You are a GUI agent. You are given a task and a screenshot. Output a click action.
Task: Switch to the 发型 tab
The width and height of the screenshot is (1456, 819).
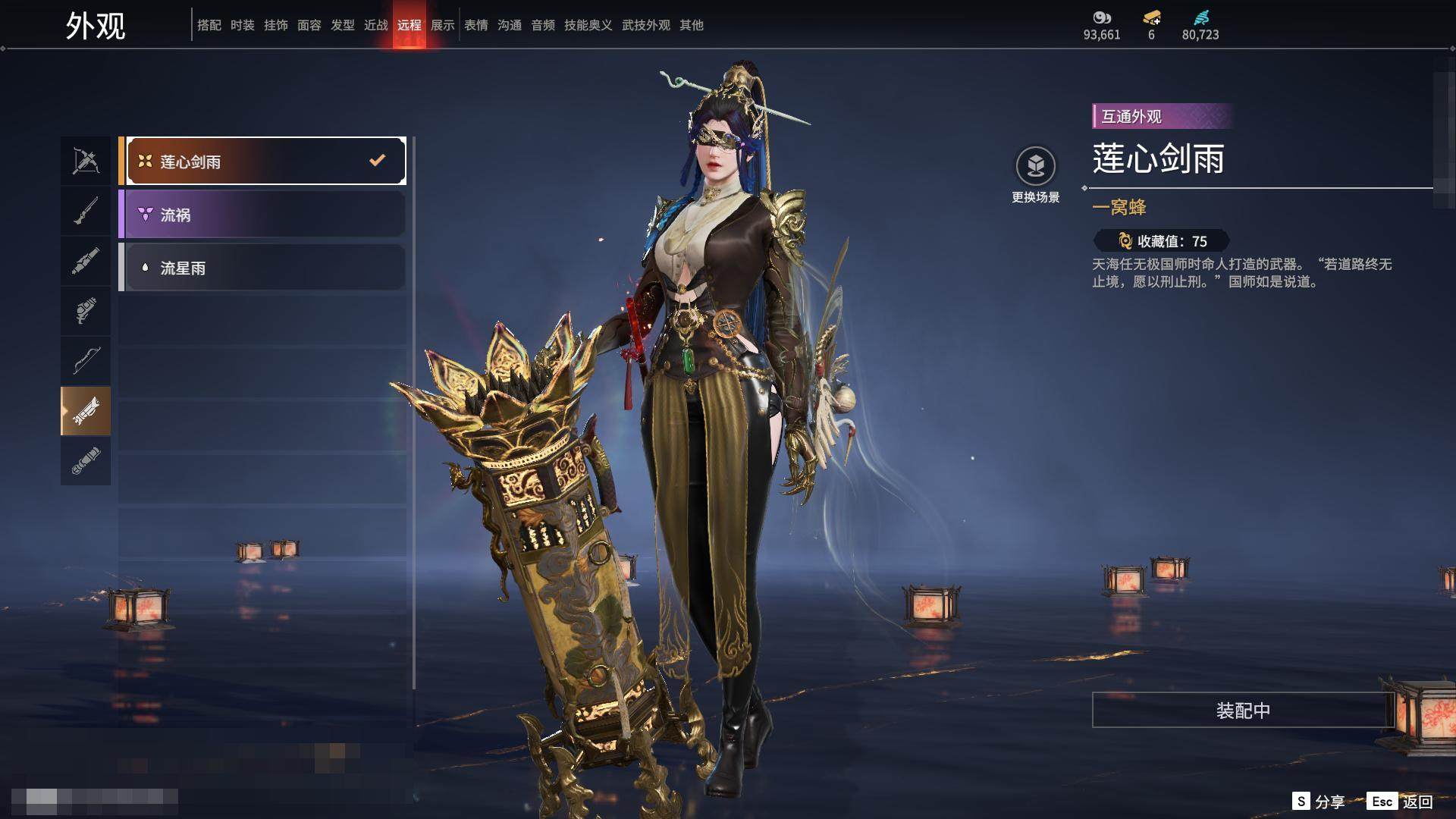point(343,25)
